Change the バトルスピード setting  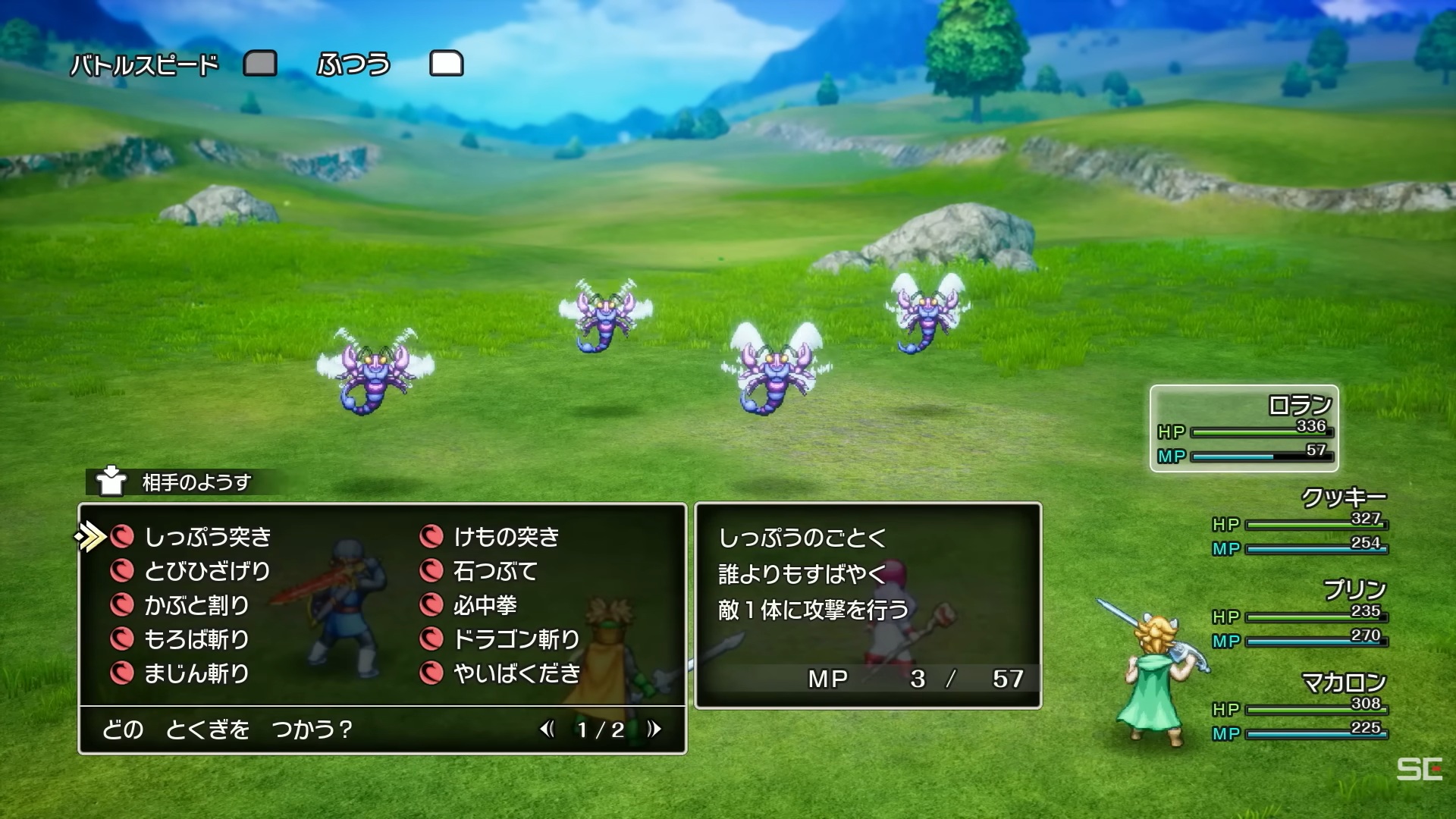point(353,64)
